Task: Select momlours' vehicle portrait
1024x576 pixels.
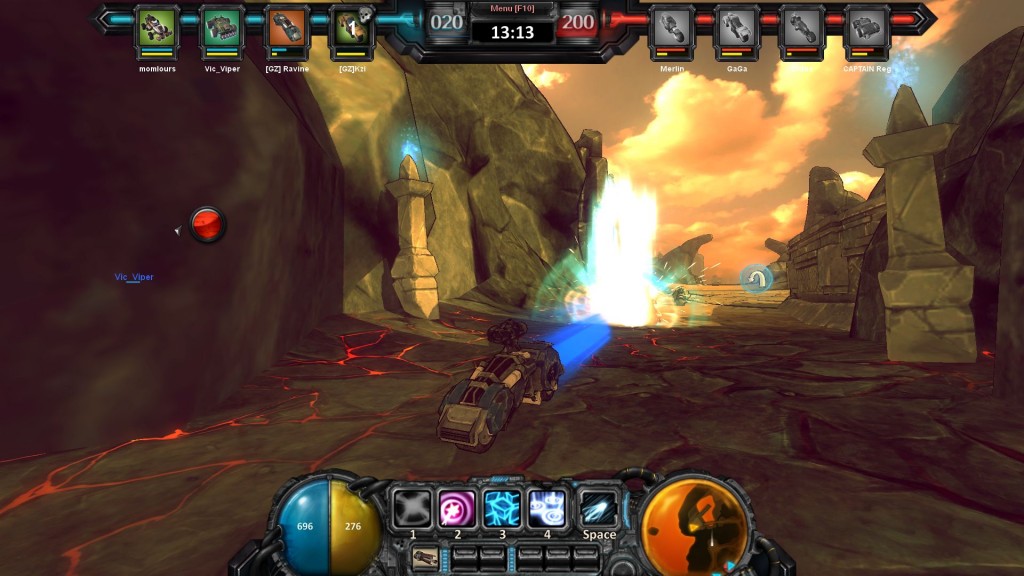Action: pos(157,27)
